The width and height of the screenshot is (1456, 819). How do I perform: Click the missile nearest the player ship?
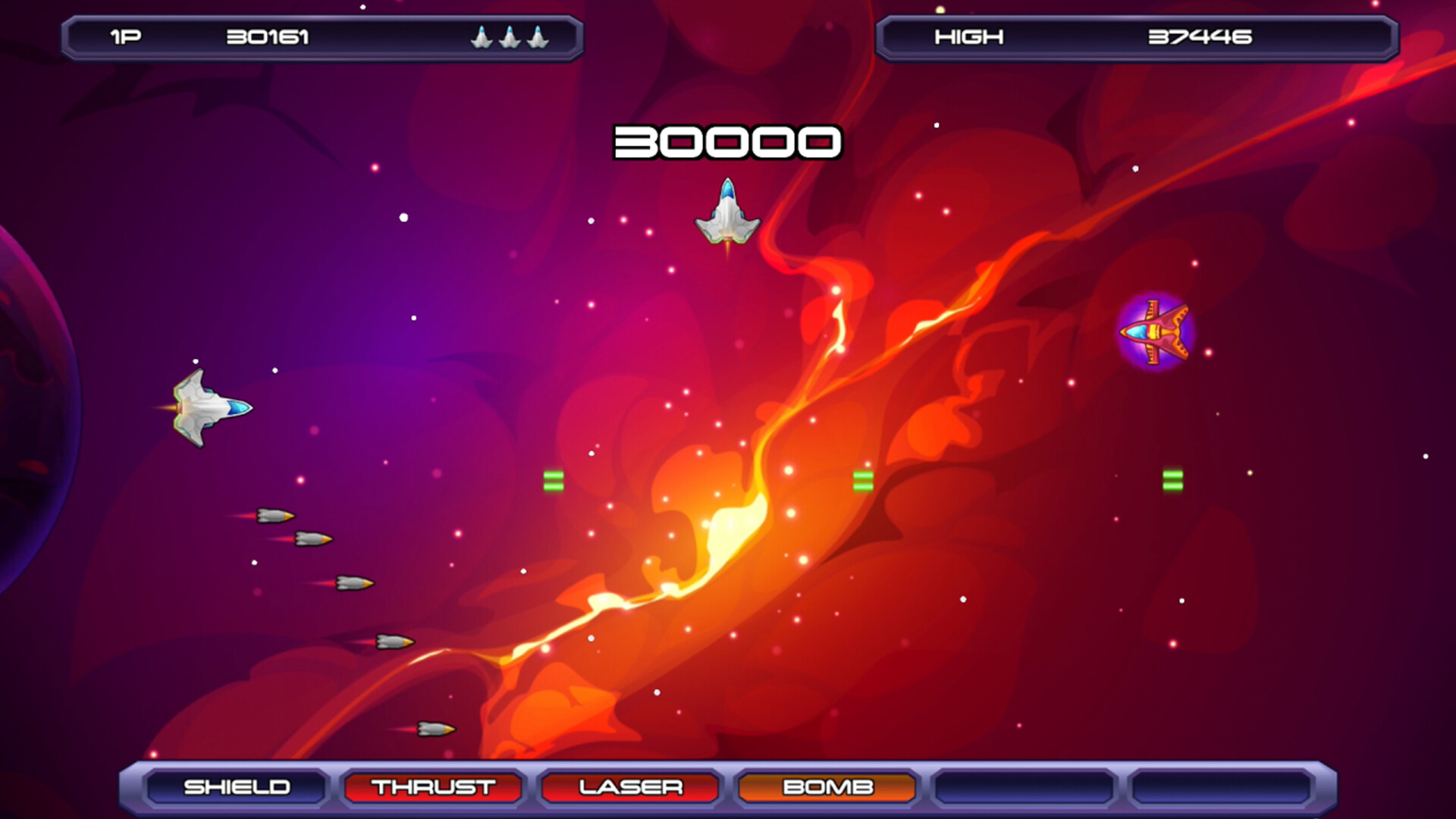[277, 517]
